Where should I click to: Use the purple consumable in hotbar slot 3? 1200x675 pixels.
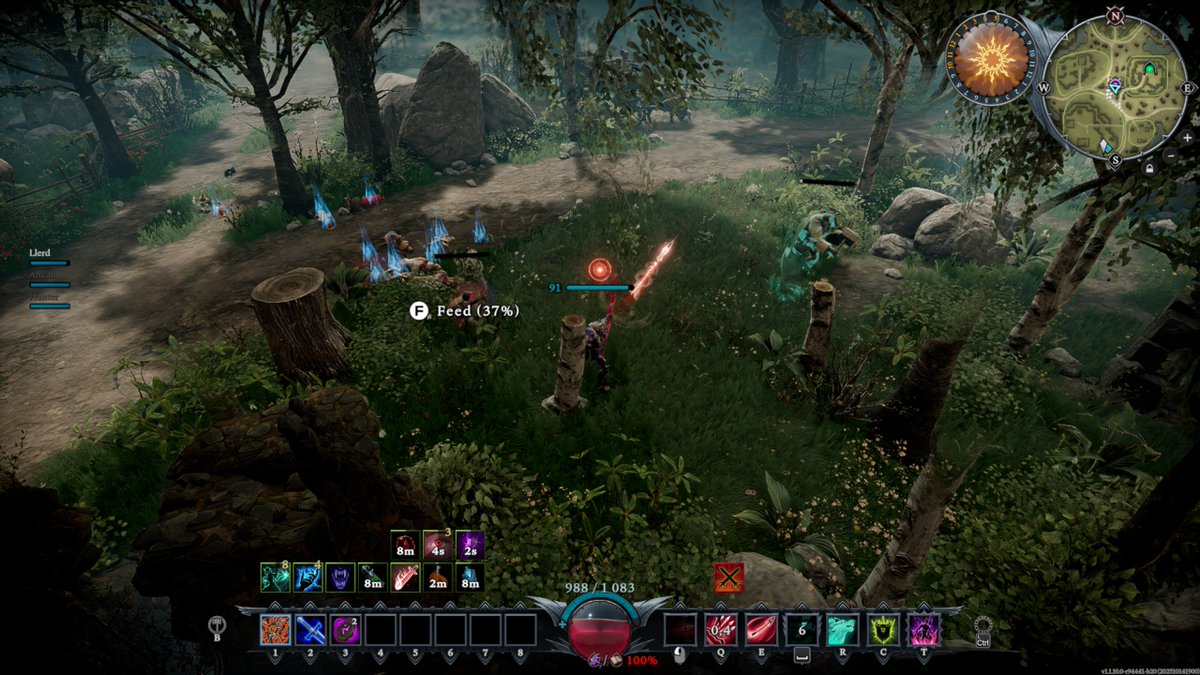[x=345, y=630]
